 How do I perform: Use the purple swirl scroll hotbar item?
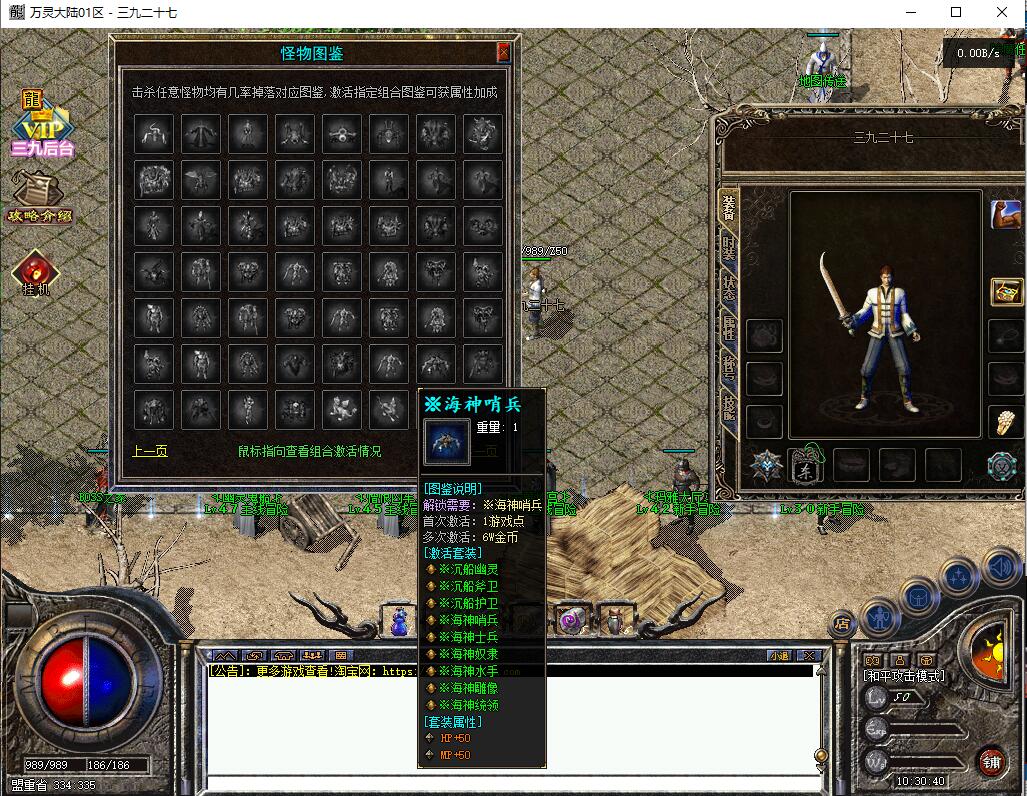tap(569, 621)
